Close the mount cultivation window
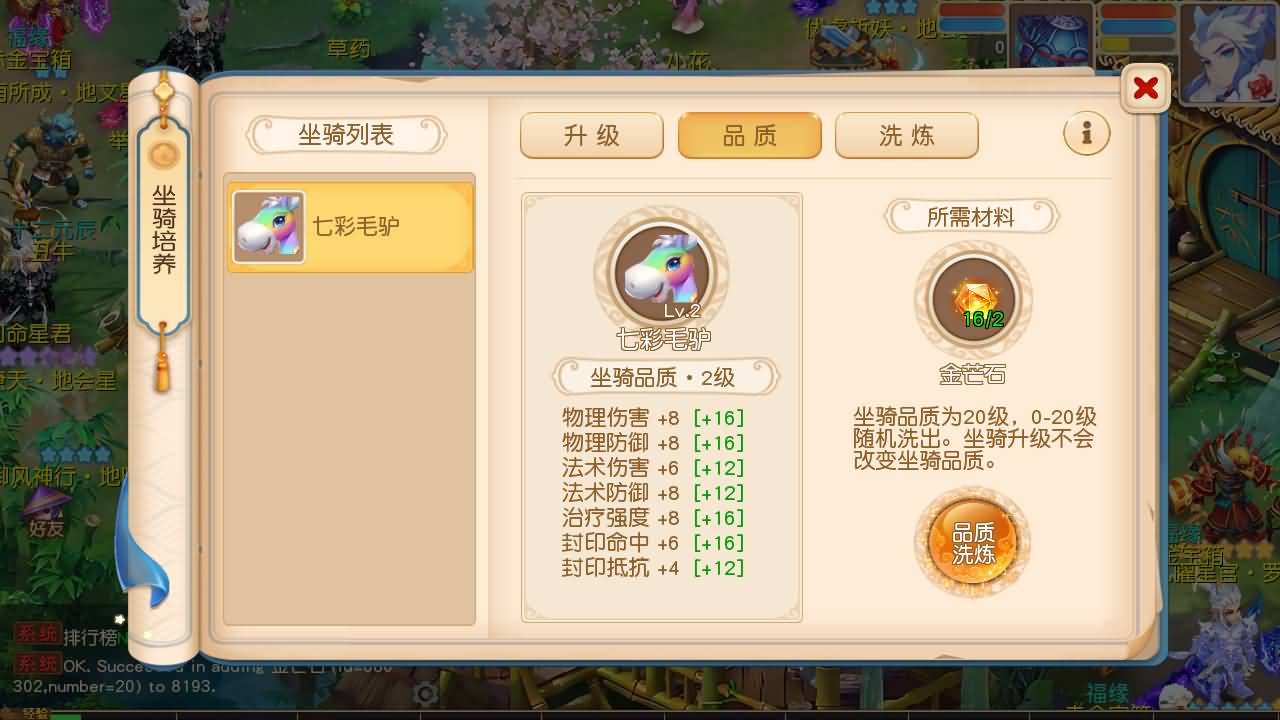 coord(1144,87)
